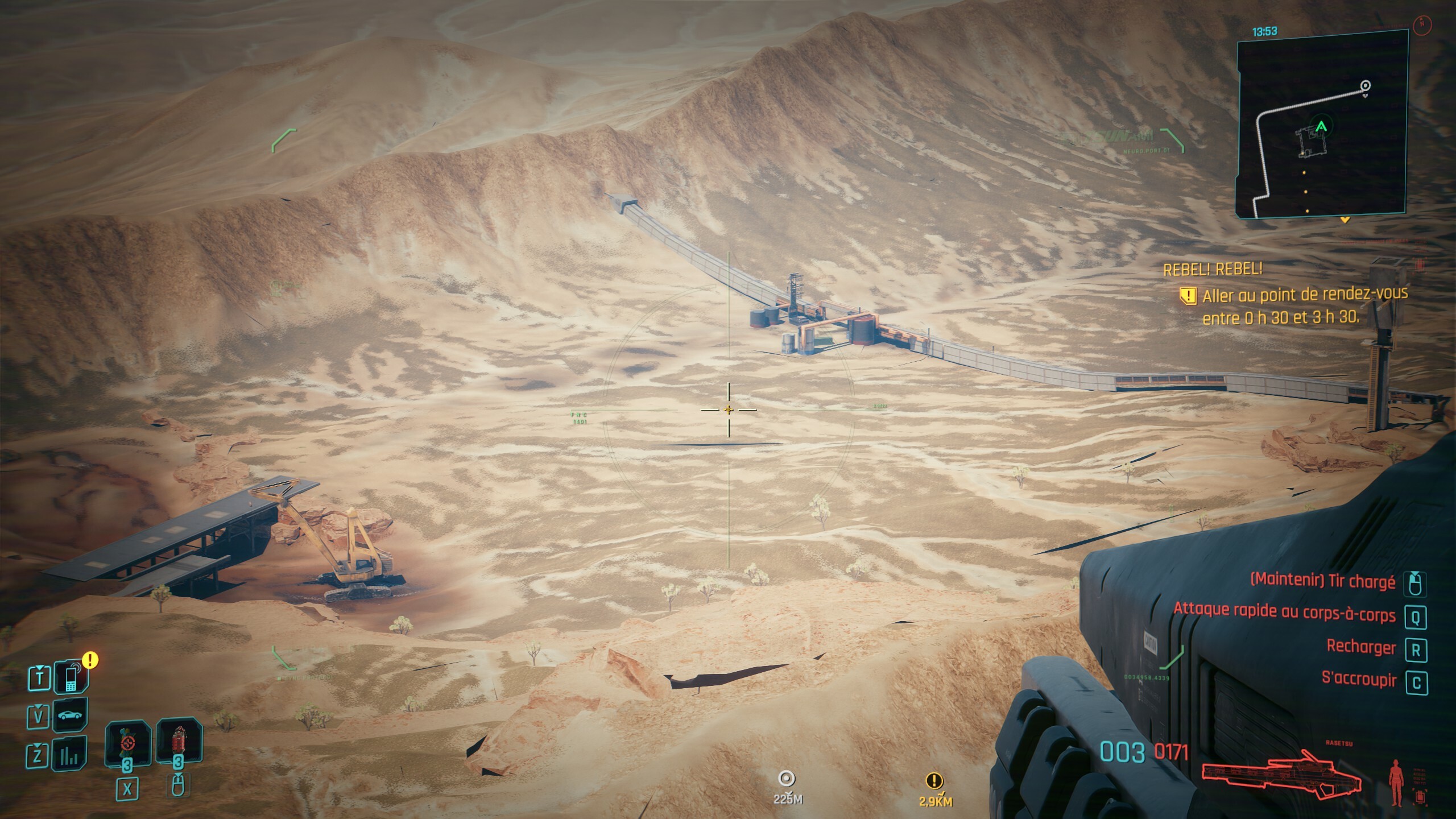
Task: Call your vehicle with the car icon
Action: [x=71, y=715]
